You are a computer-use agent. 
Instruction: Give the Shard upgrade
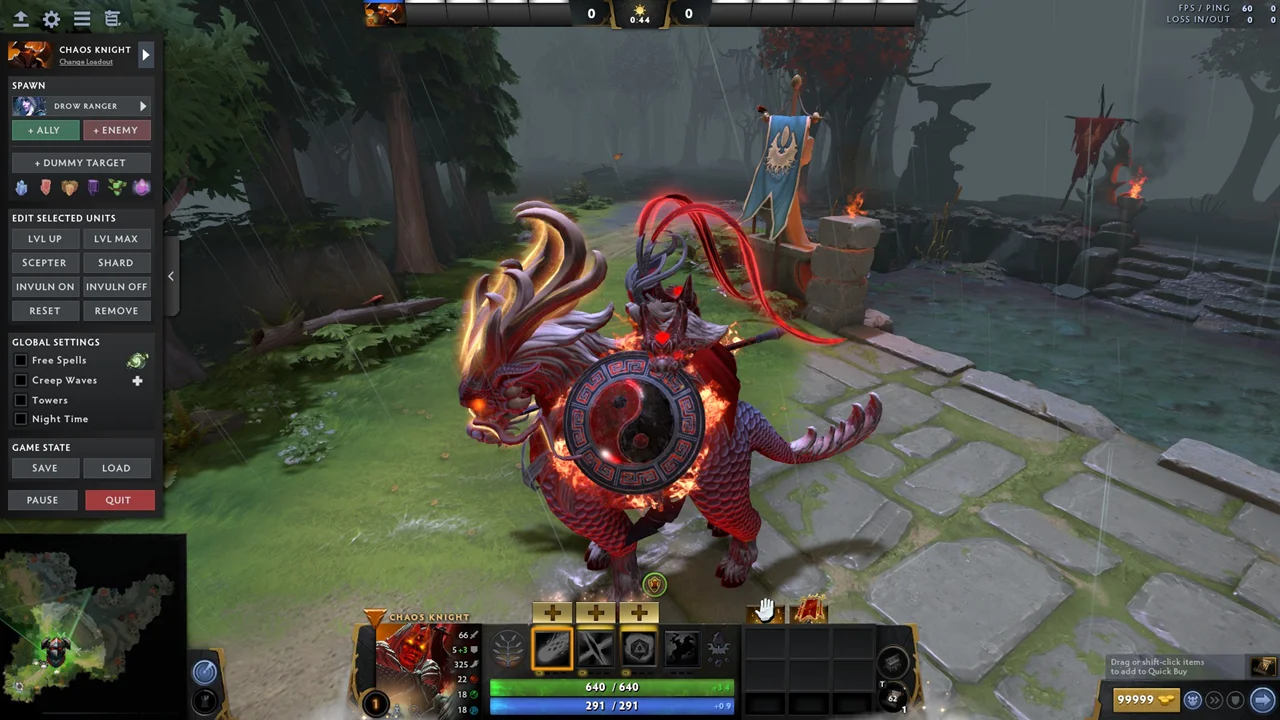click(116, 263)
